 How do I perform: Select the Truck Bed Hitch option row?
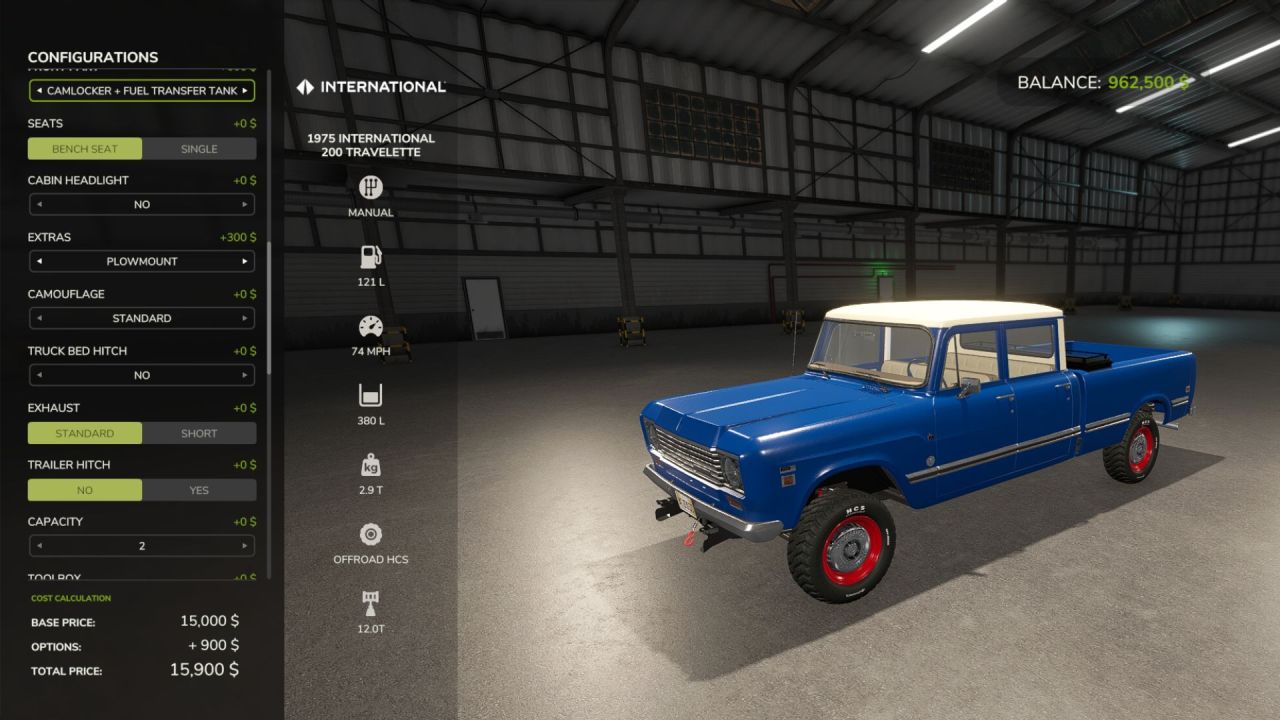pos(141,375)
